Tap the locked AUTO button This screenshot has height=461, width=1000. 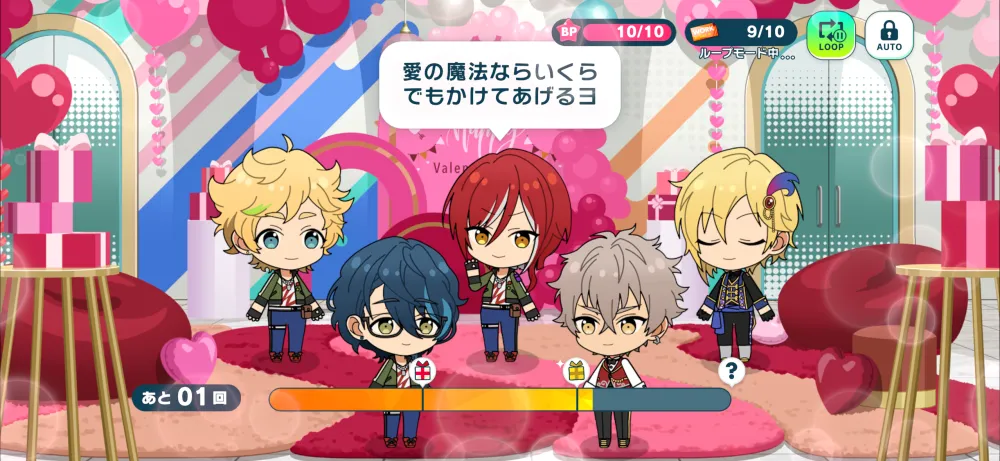click(x=889, y=35)
